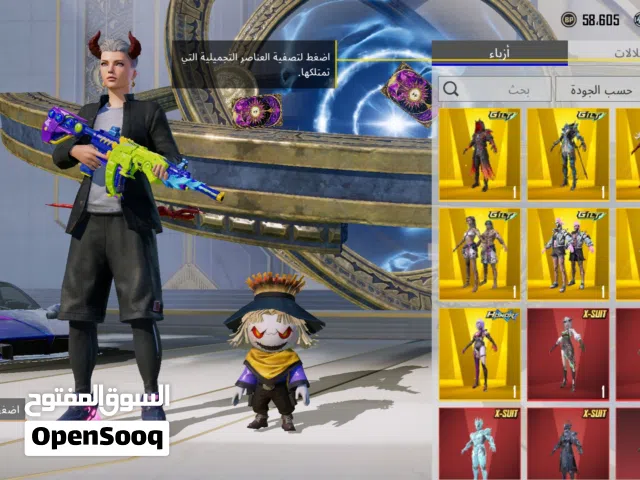Pick the white-clad duo GILT outfit tile
This screenshot has height=480, width=640.
pos(567,253)
